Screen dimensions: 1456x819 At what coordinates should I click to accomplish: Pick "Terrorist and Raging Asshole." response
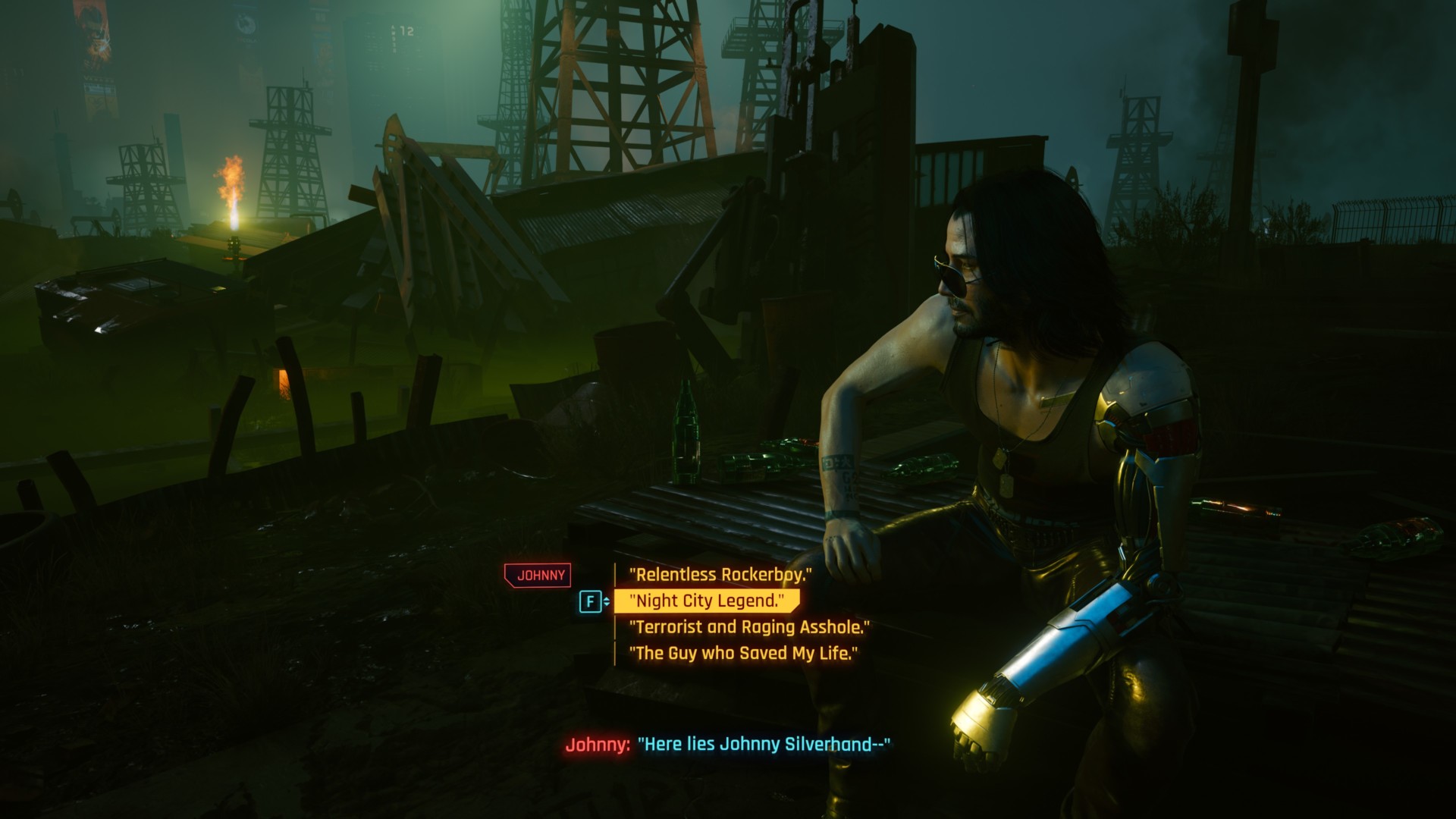tap(749, 627)
